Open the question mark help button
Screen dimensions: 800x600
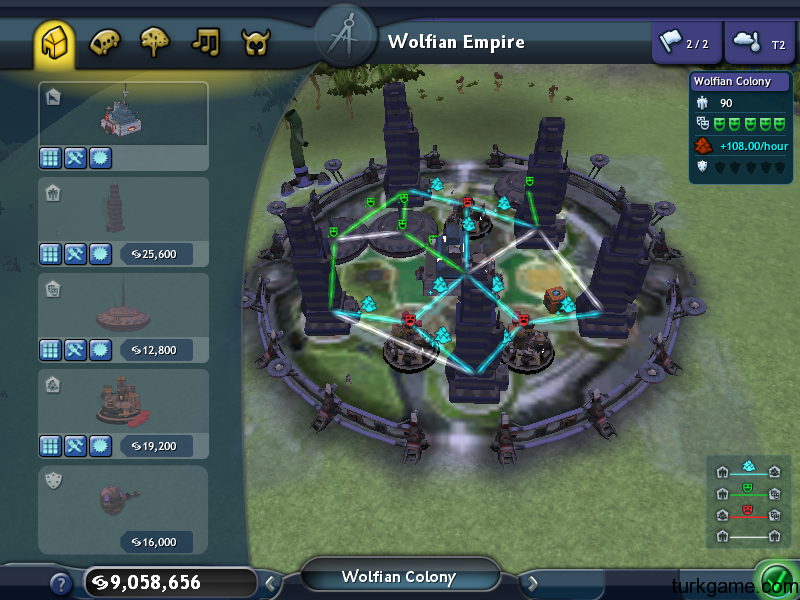(60, 583)
